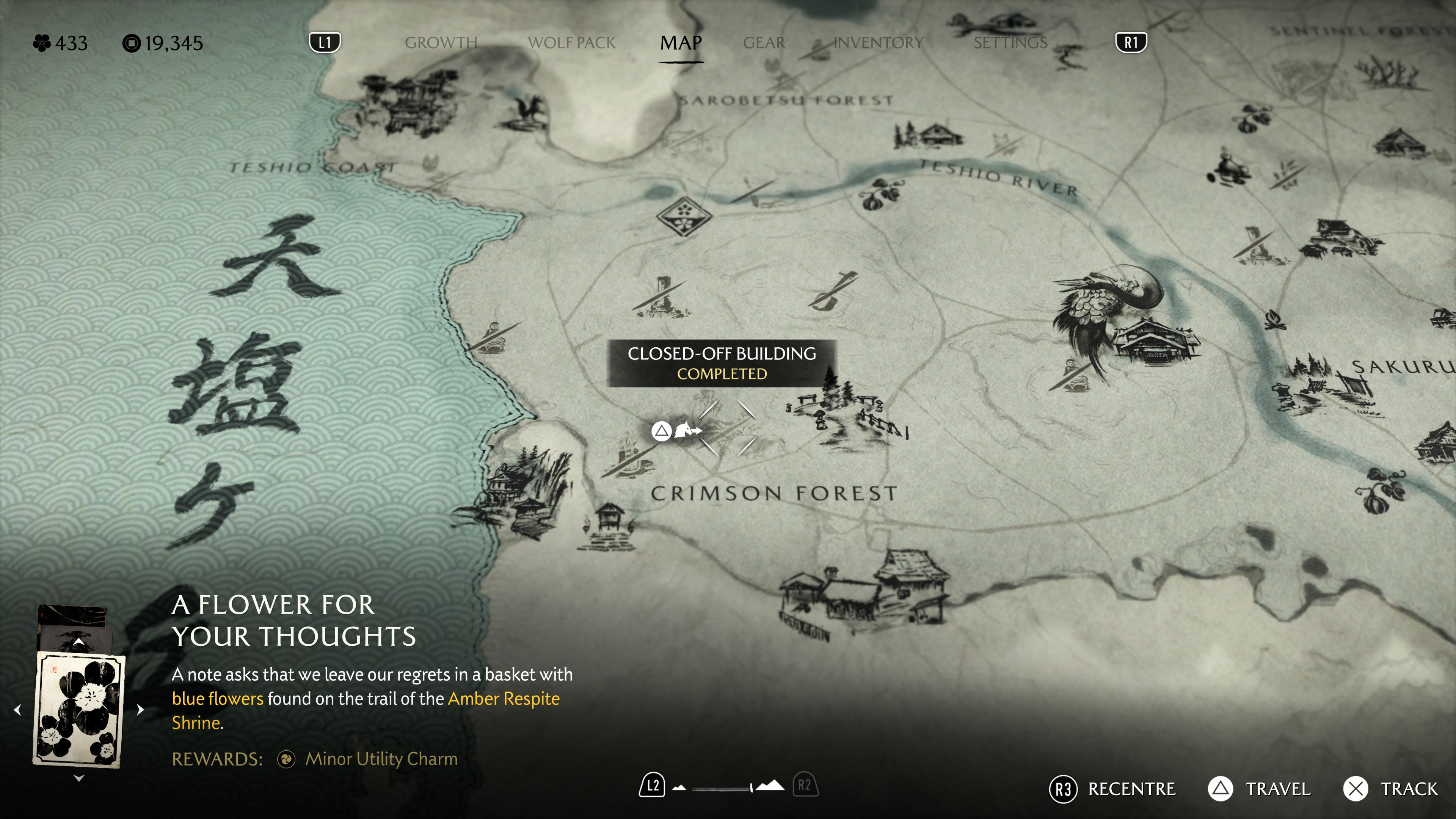
Task: Select the flower quest card thumbnail
Action: pyautogui.click(x=79, y=709)
